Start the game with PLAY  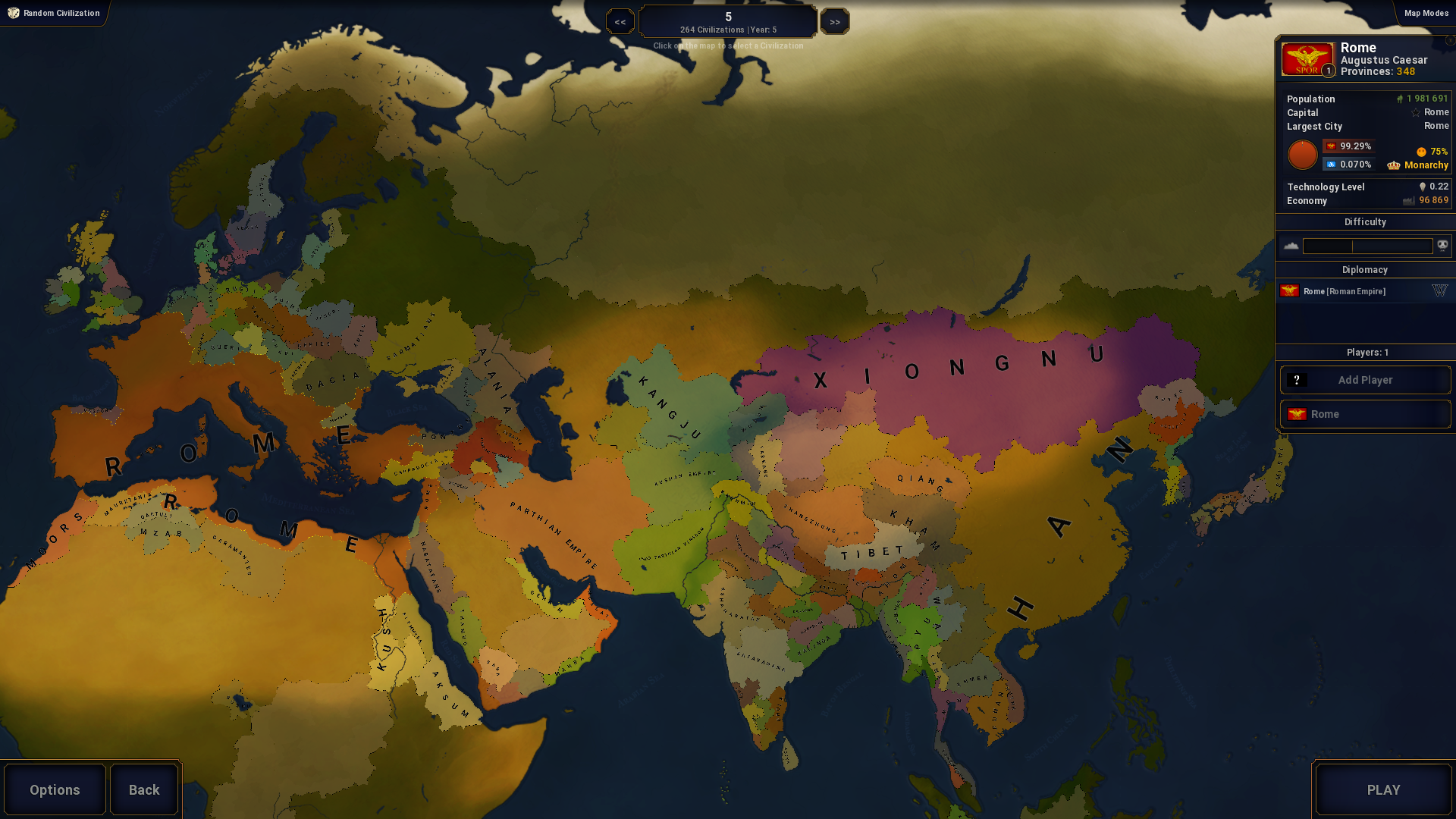point(1383,789)
